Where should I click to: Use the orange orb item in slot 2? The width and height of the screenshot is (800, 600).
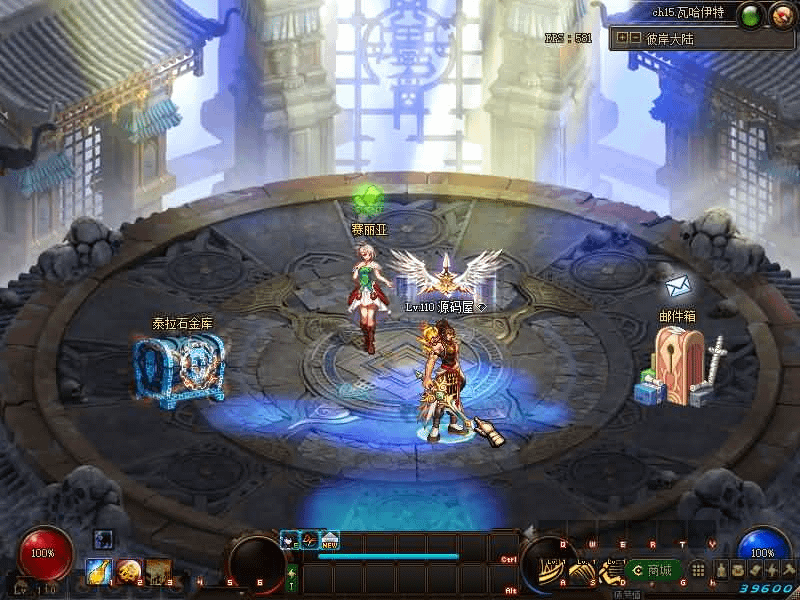tap(128, 571)
